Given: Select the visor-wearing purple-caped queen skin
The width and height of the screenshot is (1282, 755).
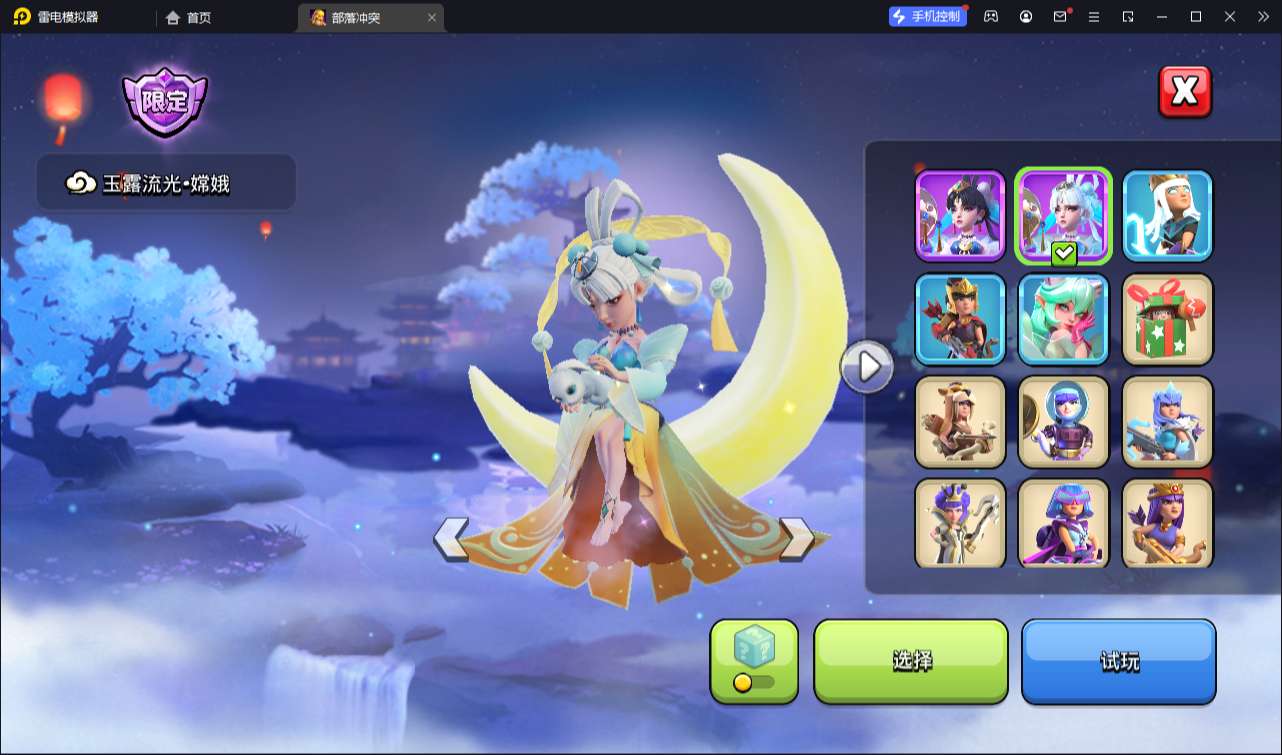Looking at the screenshot, I should (x=1063, y=524).
